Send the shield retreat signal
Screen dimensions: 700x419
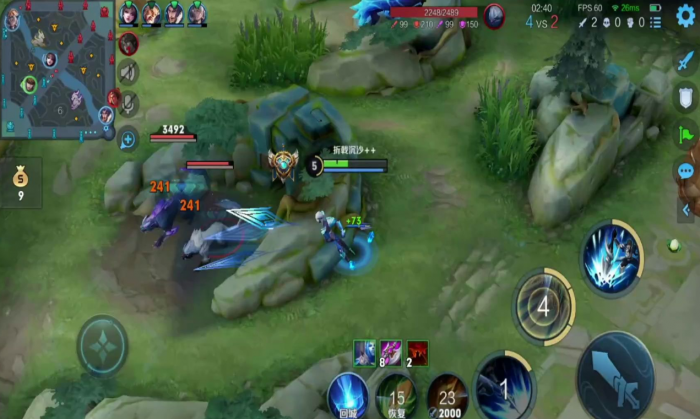pos(686,98)
